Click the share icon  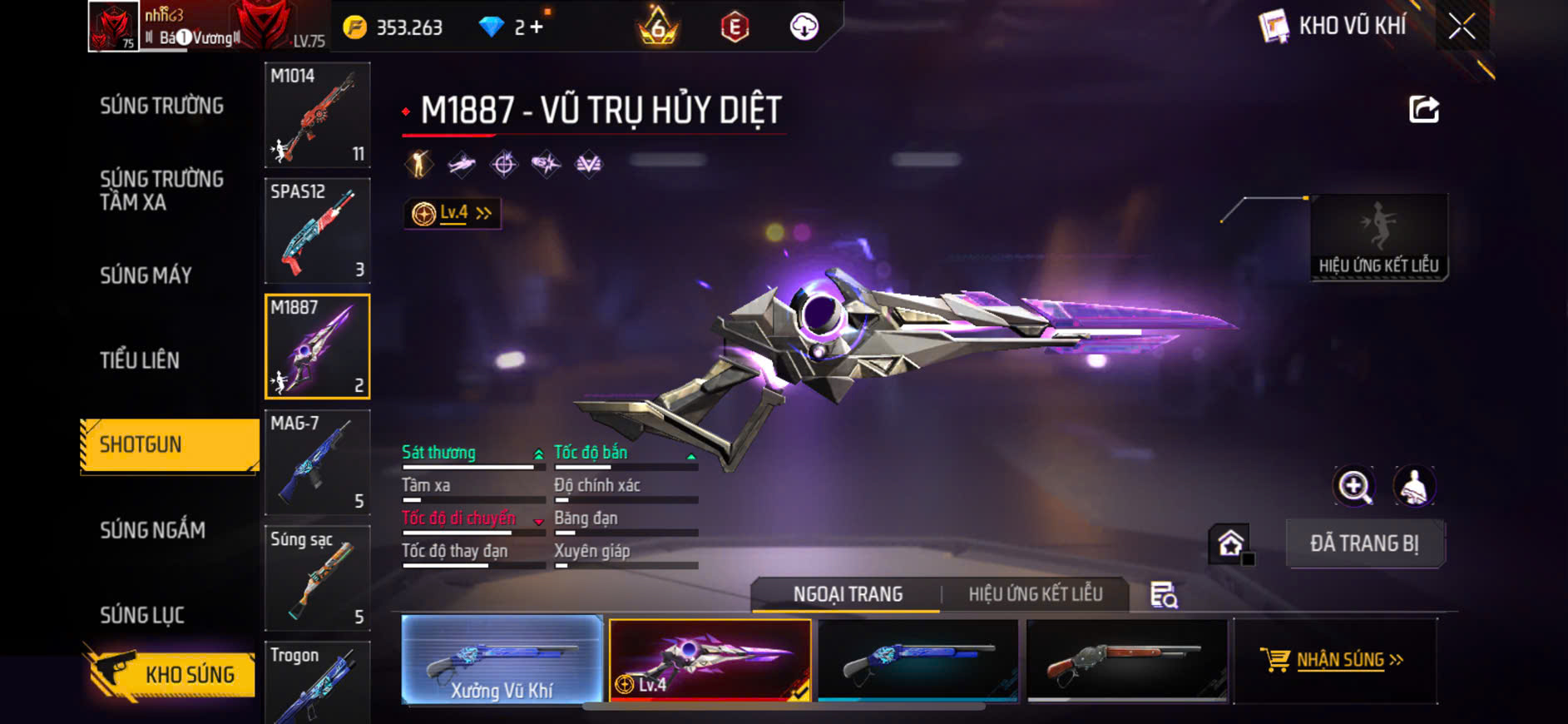click(x=1423, y=109)
